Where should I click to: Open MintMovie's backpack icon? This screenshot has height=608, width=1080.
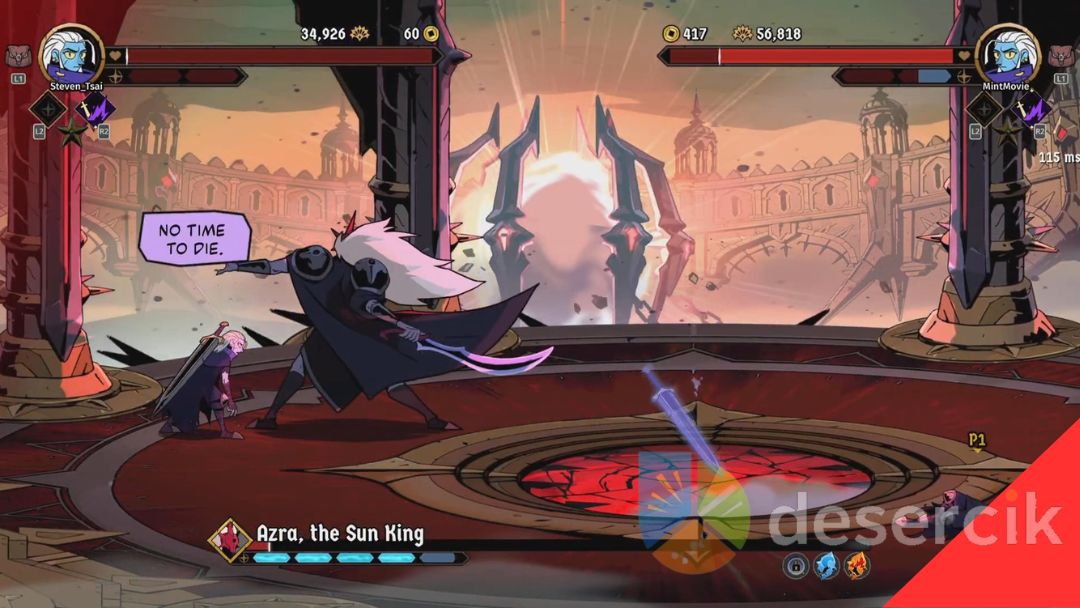pos(1061,56)
